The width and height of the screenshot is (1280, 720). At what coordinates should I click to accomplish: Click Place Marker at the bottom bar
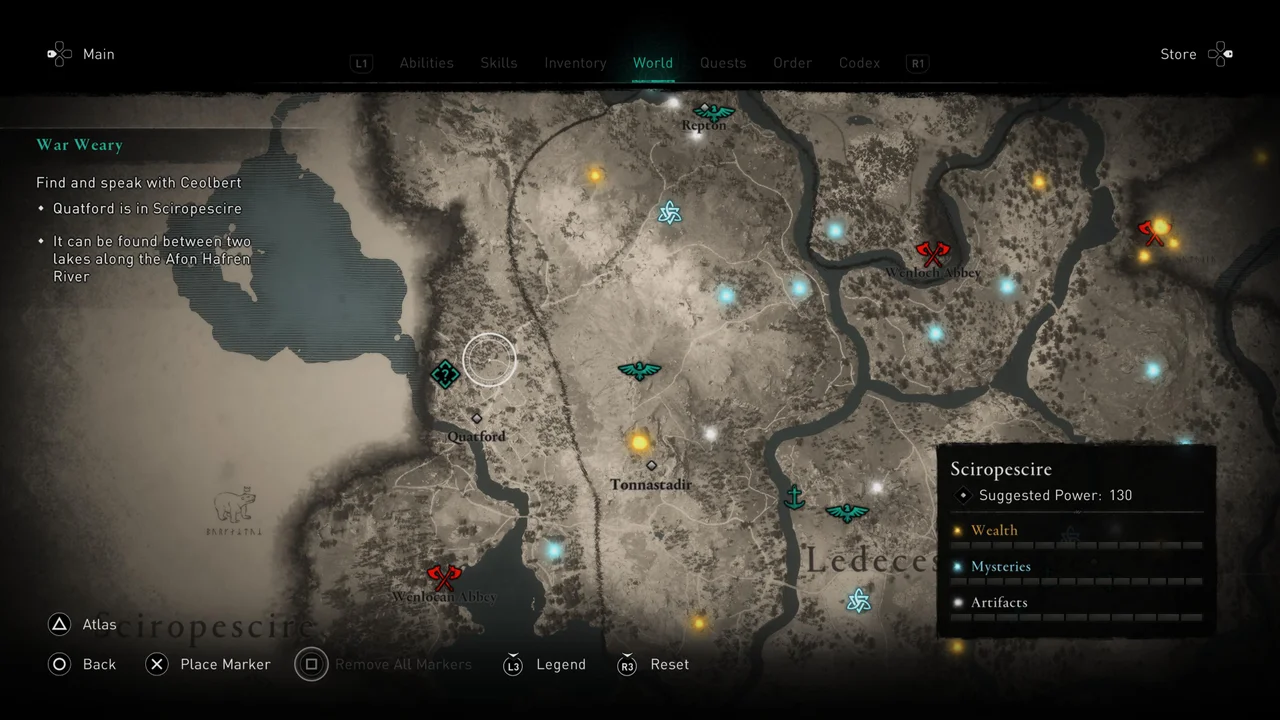(x=225, y=664)
